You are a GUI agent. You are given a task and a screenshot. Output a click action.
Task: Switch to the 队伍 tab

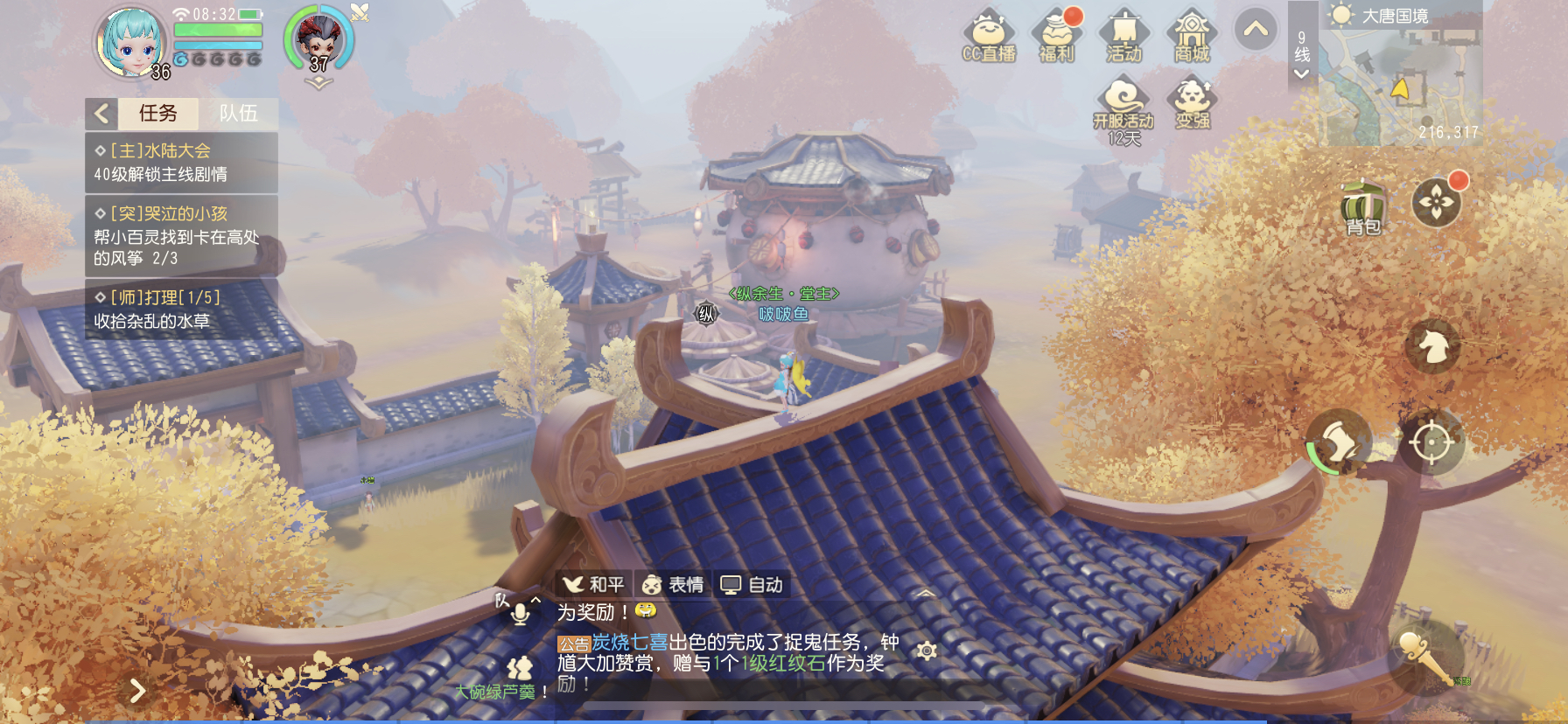pyautogui.click(x=238, y=114)
